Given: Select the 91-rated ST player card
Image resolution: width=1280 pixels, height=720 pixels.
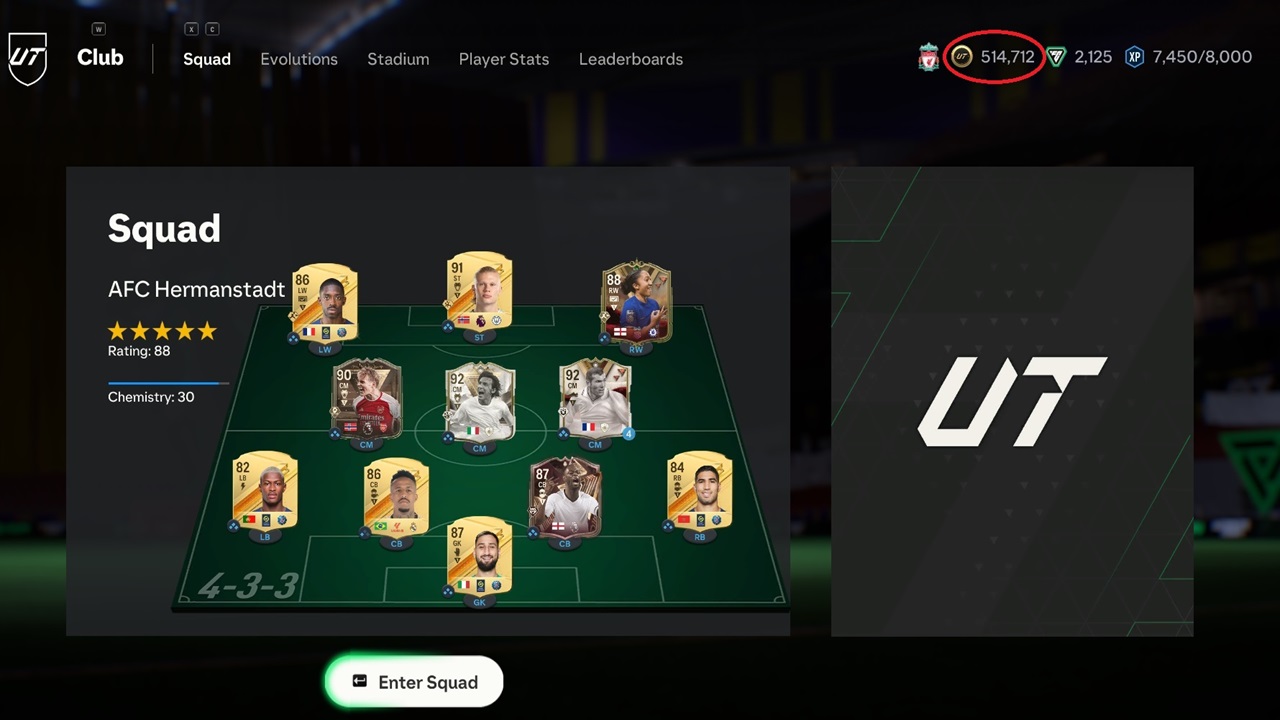Looking at the screenshot, I should pos(479,291).
